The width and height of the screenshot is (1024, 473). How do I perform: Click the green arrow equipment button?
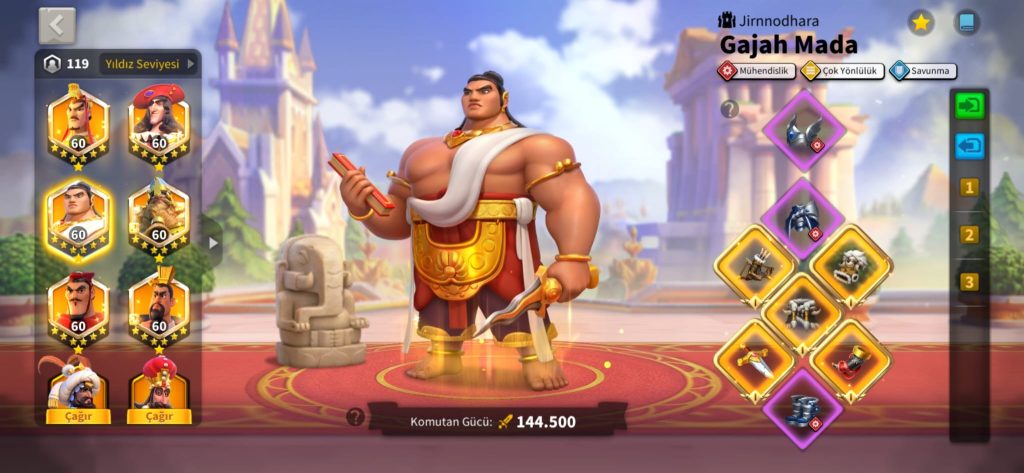(x=968, y=106)
